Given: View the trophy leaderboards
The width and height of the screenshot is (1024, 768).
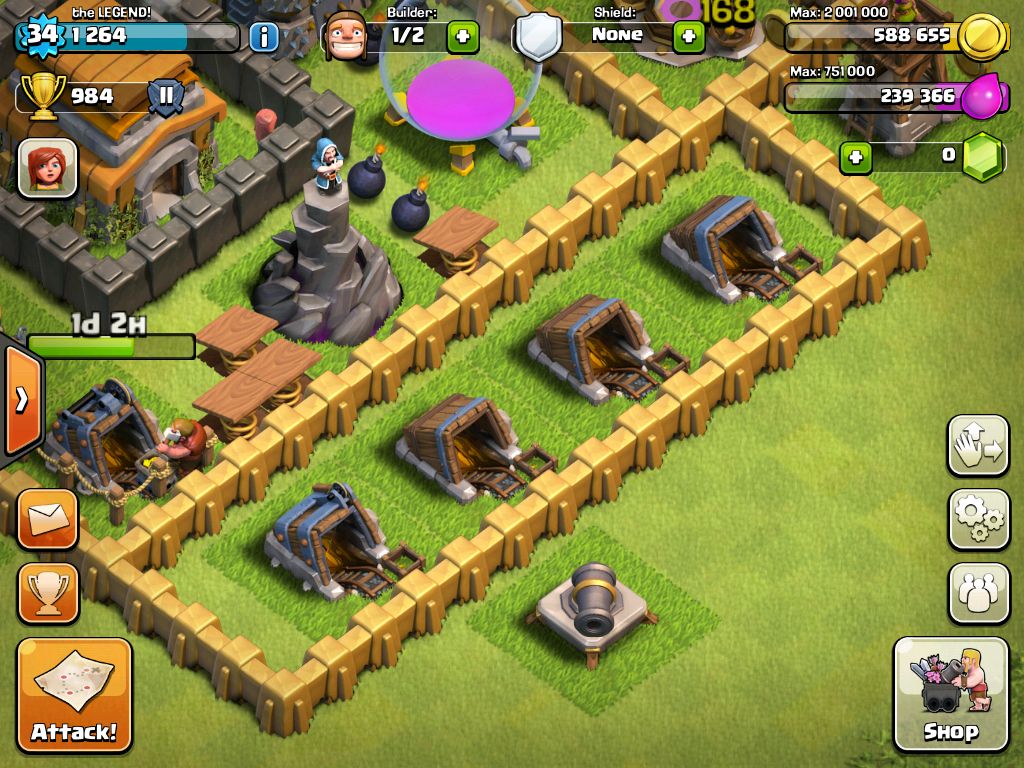Looking at the screenshot, I should tap(47, 593).
